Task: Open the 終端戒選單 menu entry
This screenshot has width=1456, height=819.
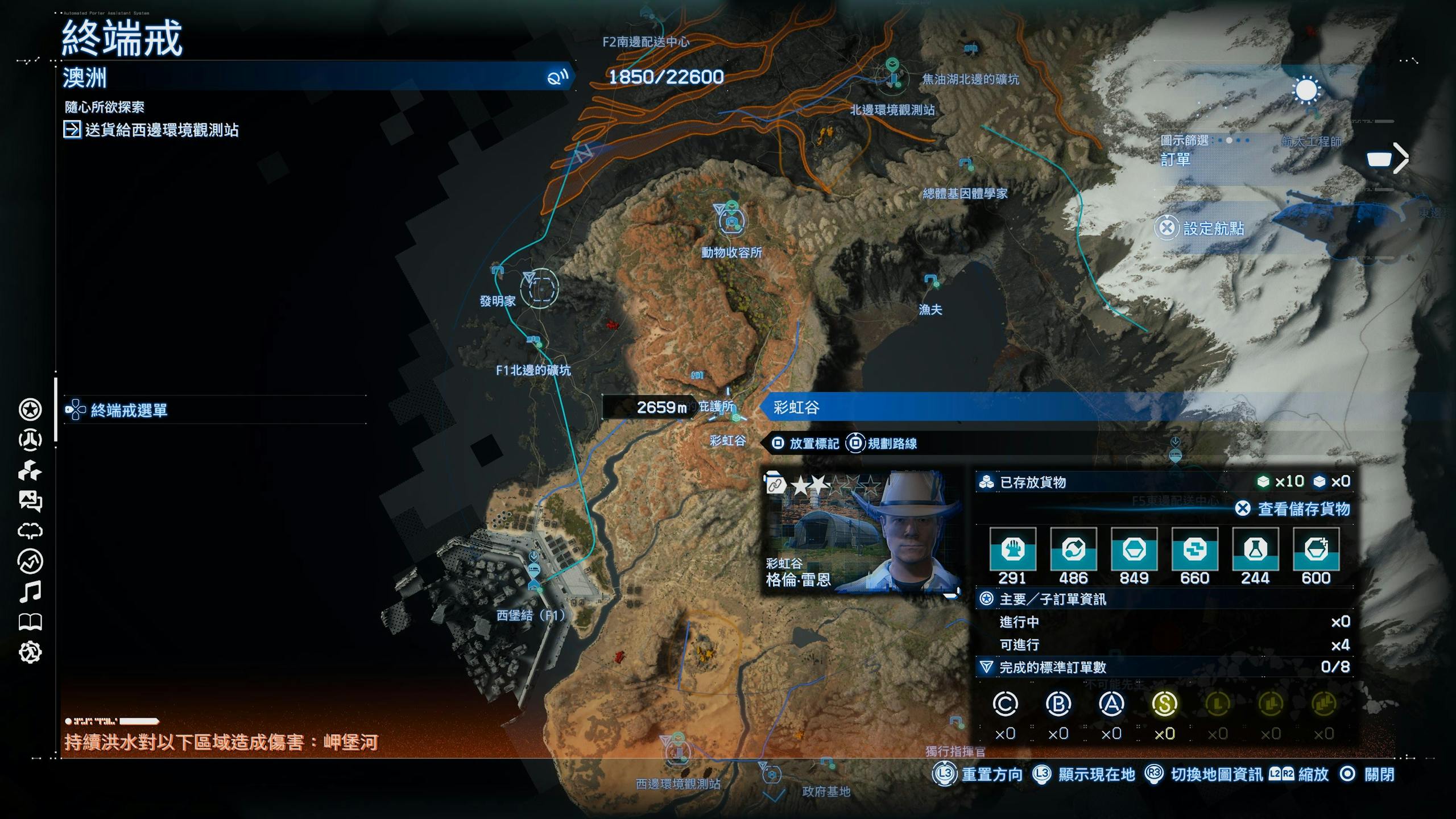Action: click(129, 410)
